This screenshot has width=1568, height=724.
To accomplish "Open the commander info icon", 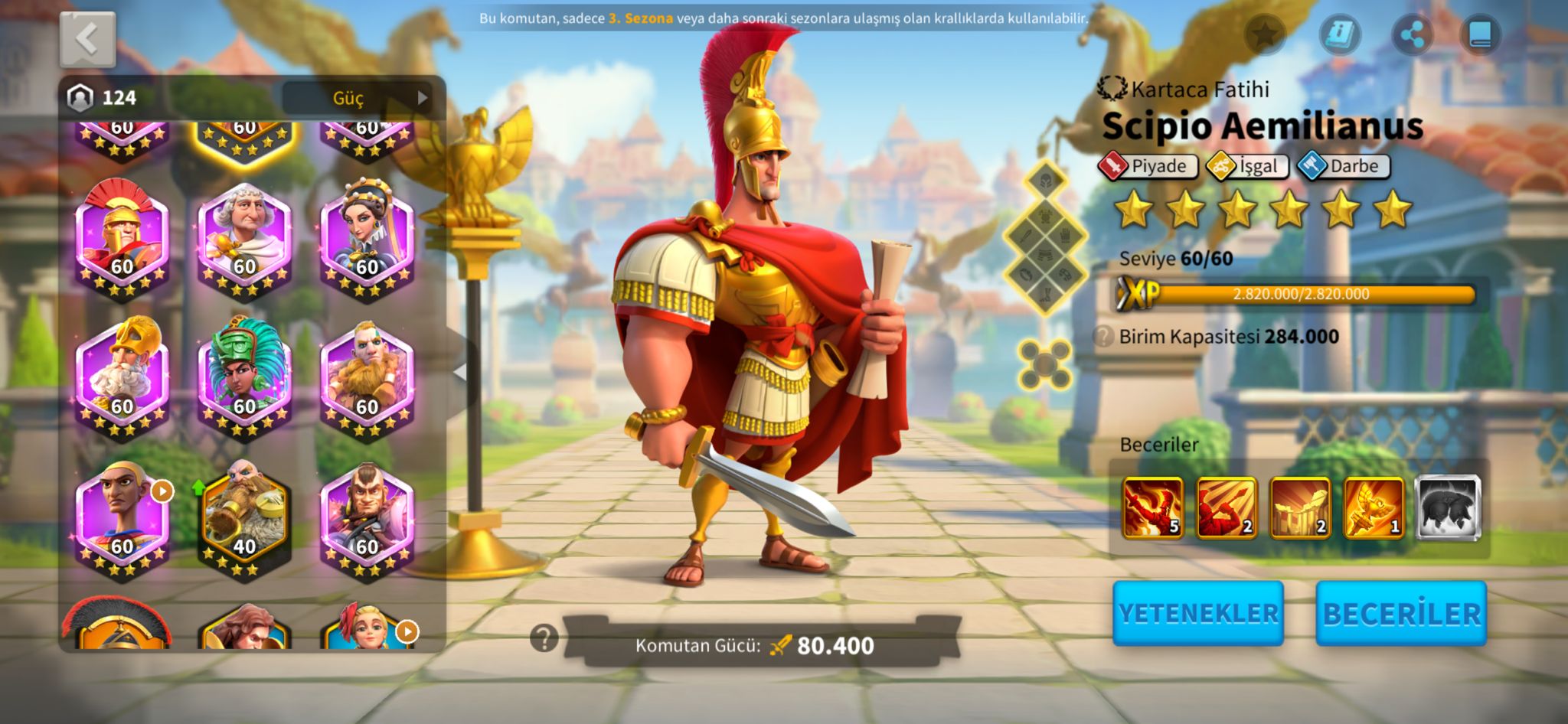I will coord(1339,34).
